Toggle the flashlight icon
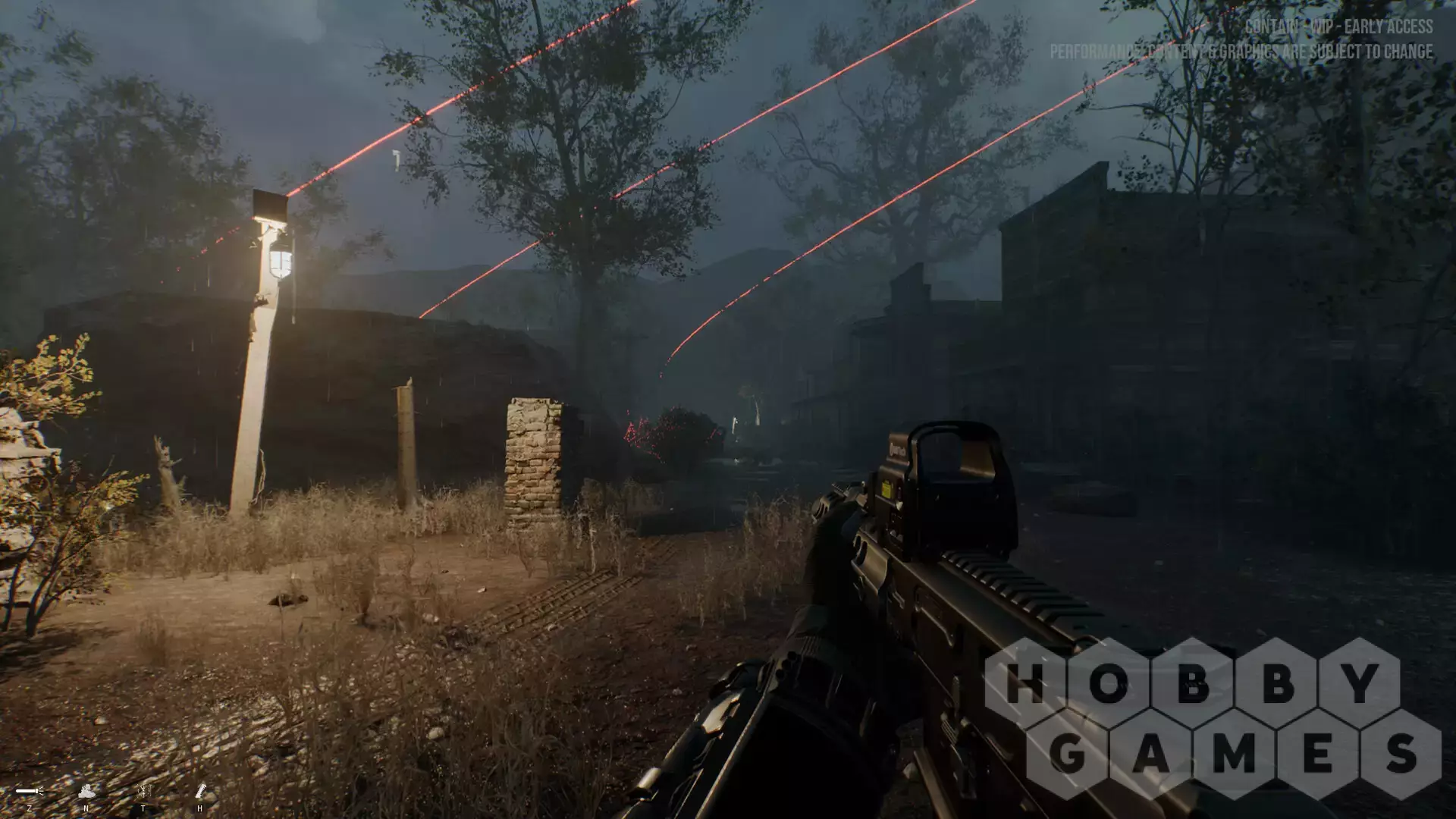Viewport: 1456px width, 819px height. (x=29, y=792)
